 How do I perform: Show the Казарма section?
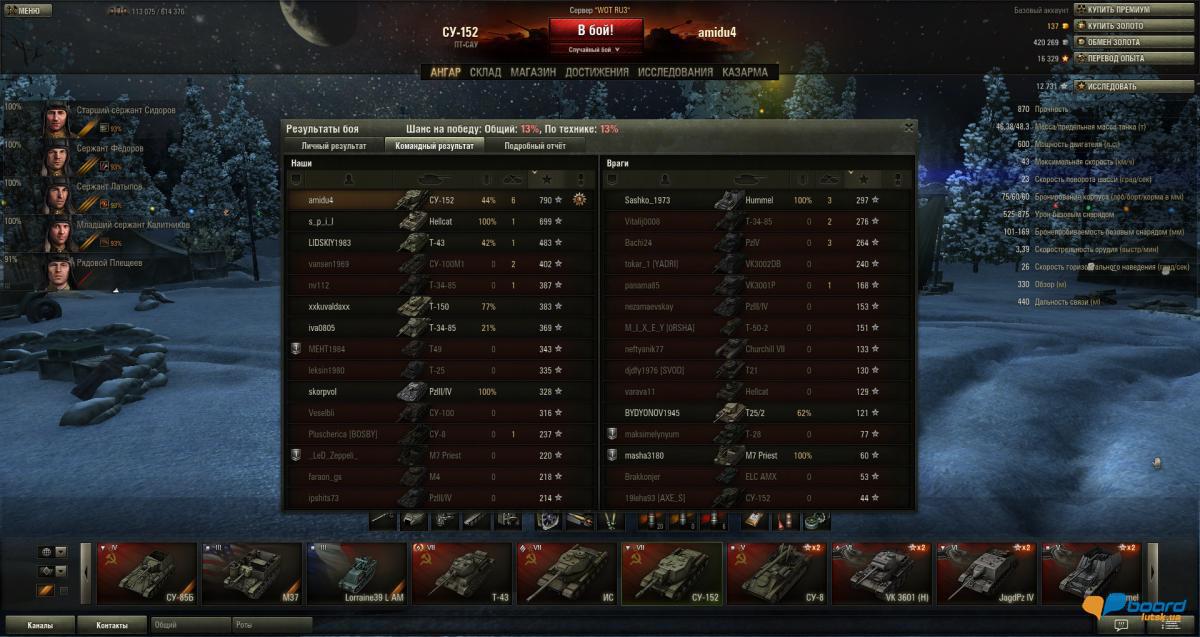coord(745,72)
